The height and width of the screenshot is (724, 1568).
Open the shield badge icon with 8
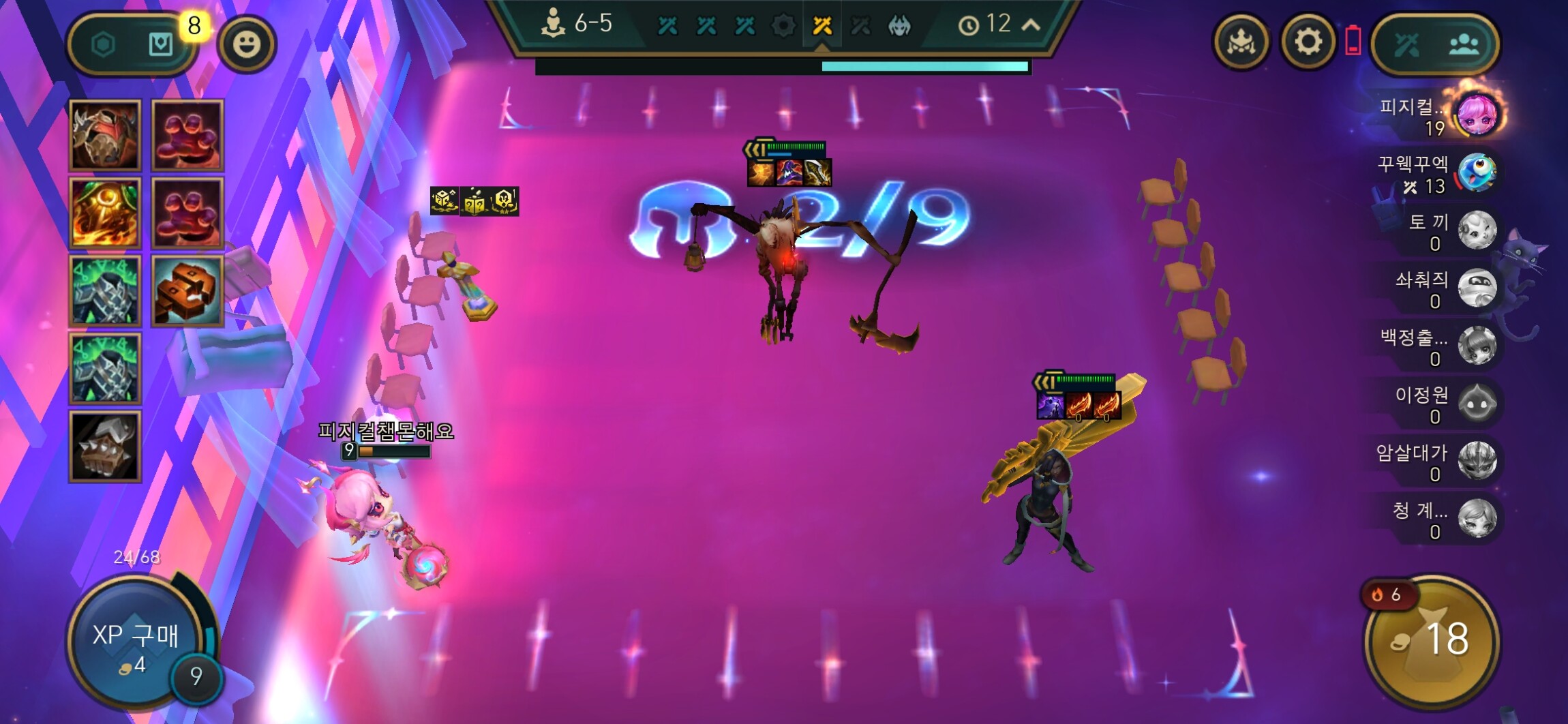click(x=161, y=45)
